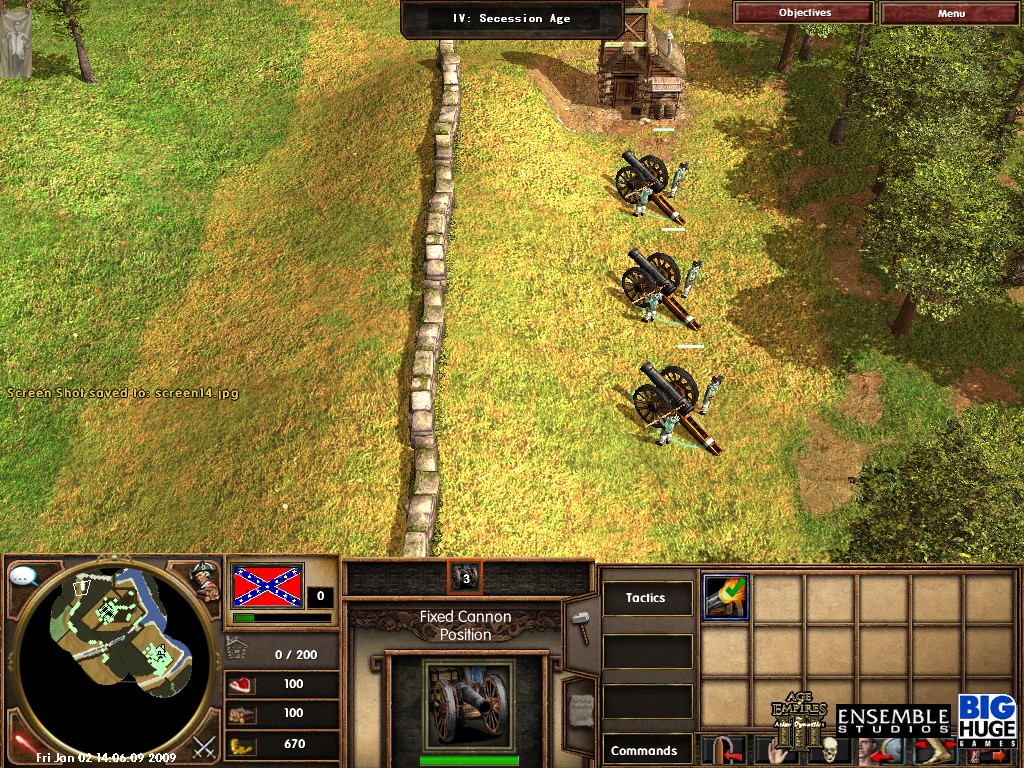
Task: Click the Confederate flag home city button
Action: click(x=267, y=585)
